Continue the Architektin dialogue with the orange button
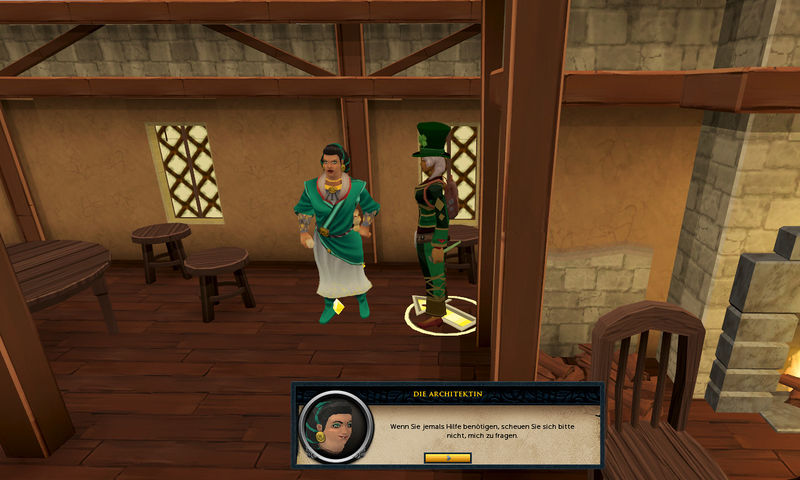Viewport: 800px width, 480px height. coord(447,457)
